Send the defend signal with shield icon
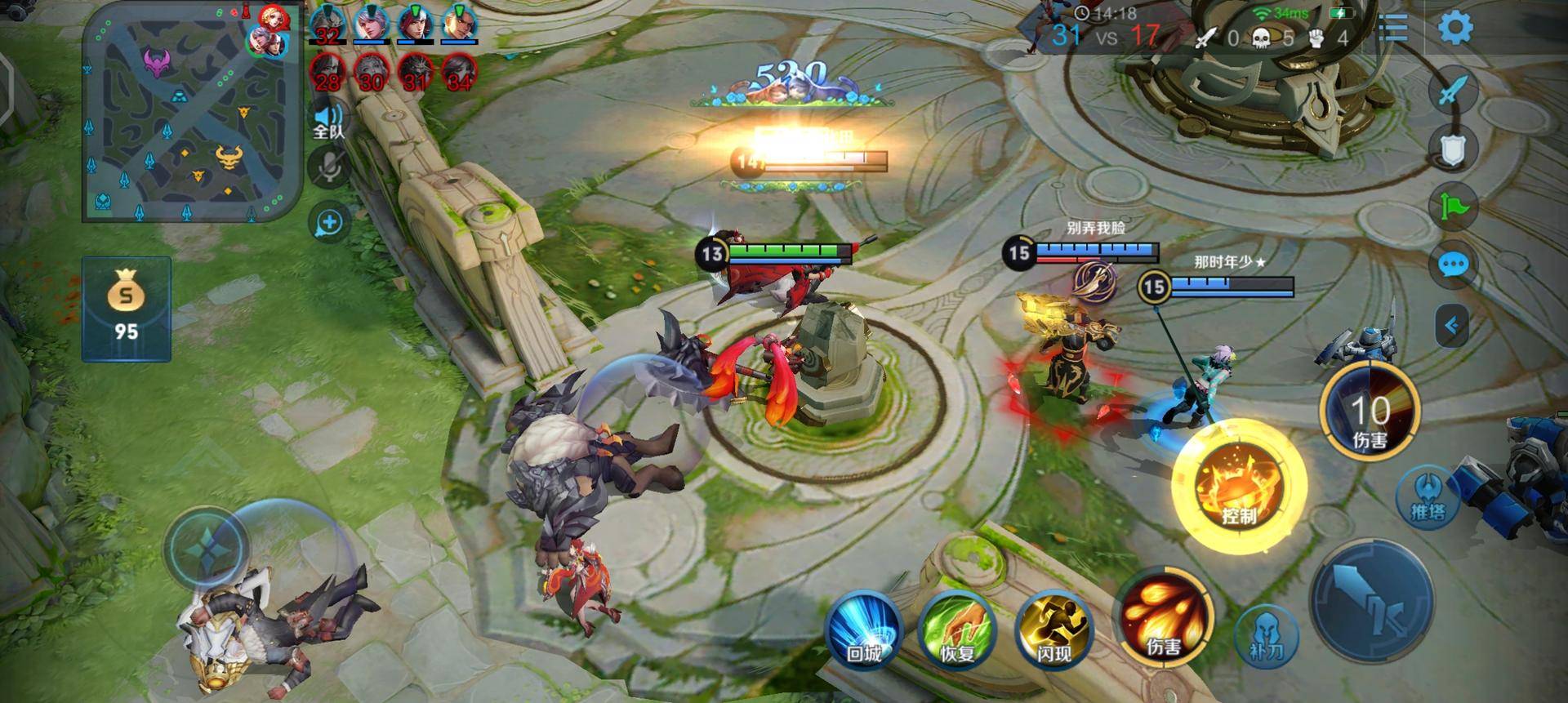1568x703 pixels. tap(1453, 149)
